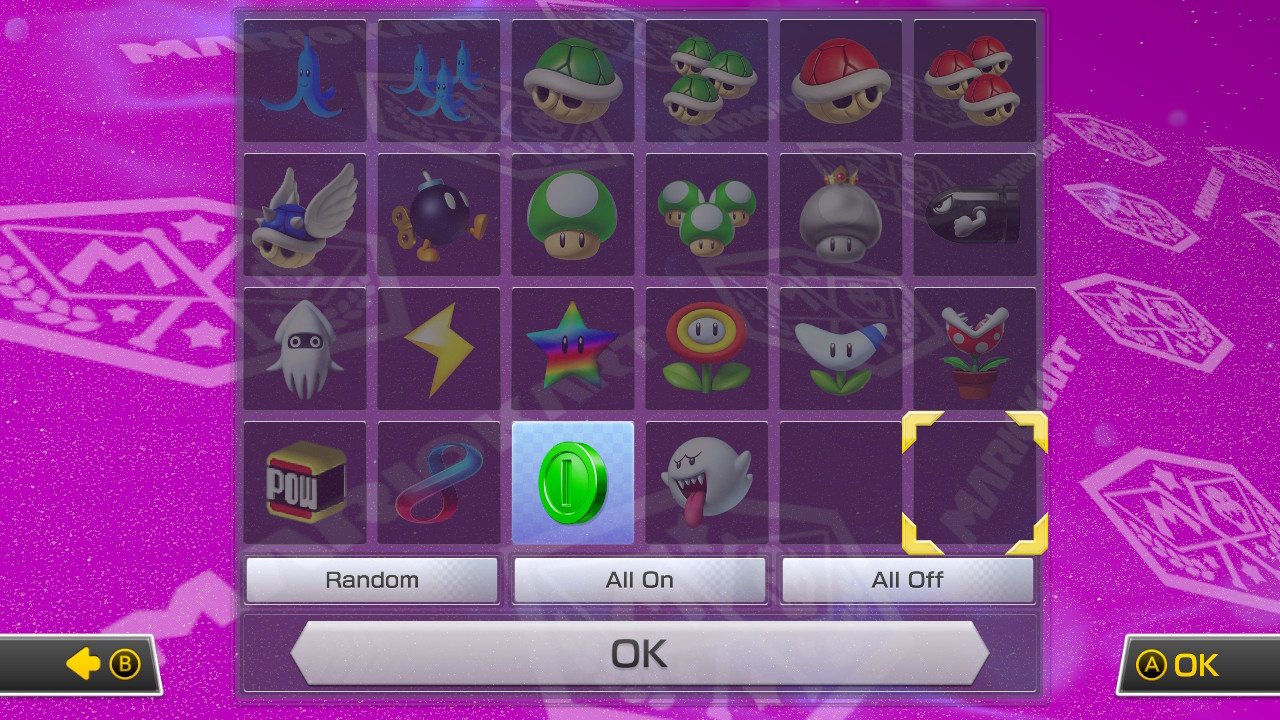Enable the Triple Green Shells item
Screen dimensions: 1280x720
click(x=706, y=80)
